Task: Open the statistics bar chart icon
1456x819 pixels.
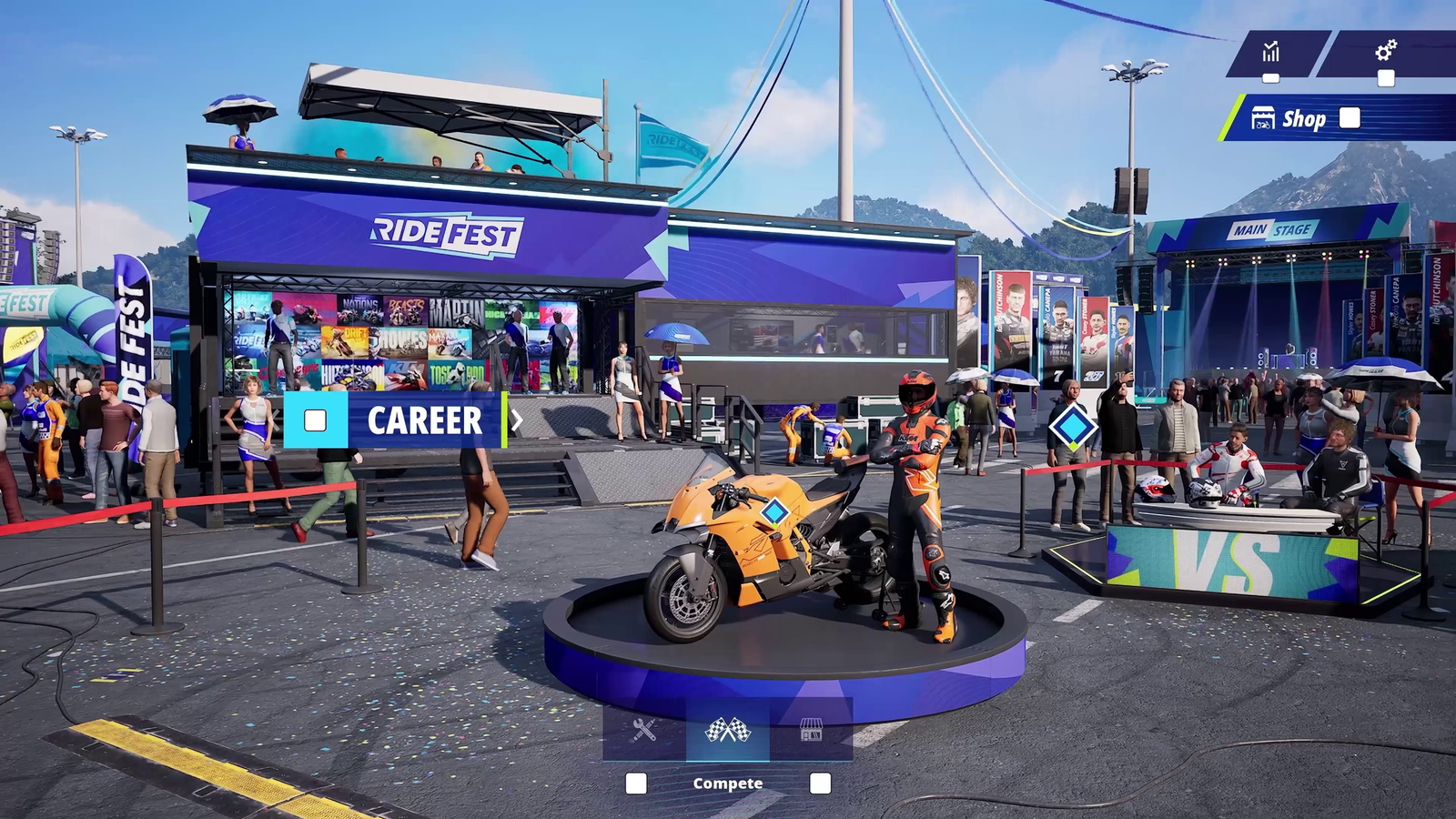Action: (1271, 52)
